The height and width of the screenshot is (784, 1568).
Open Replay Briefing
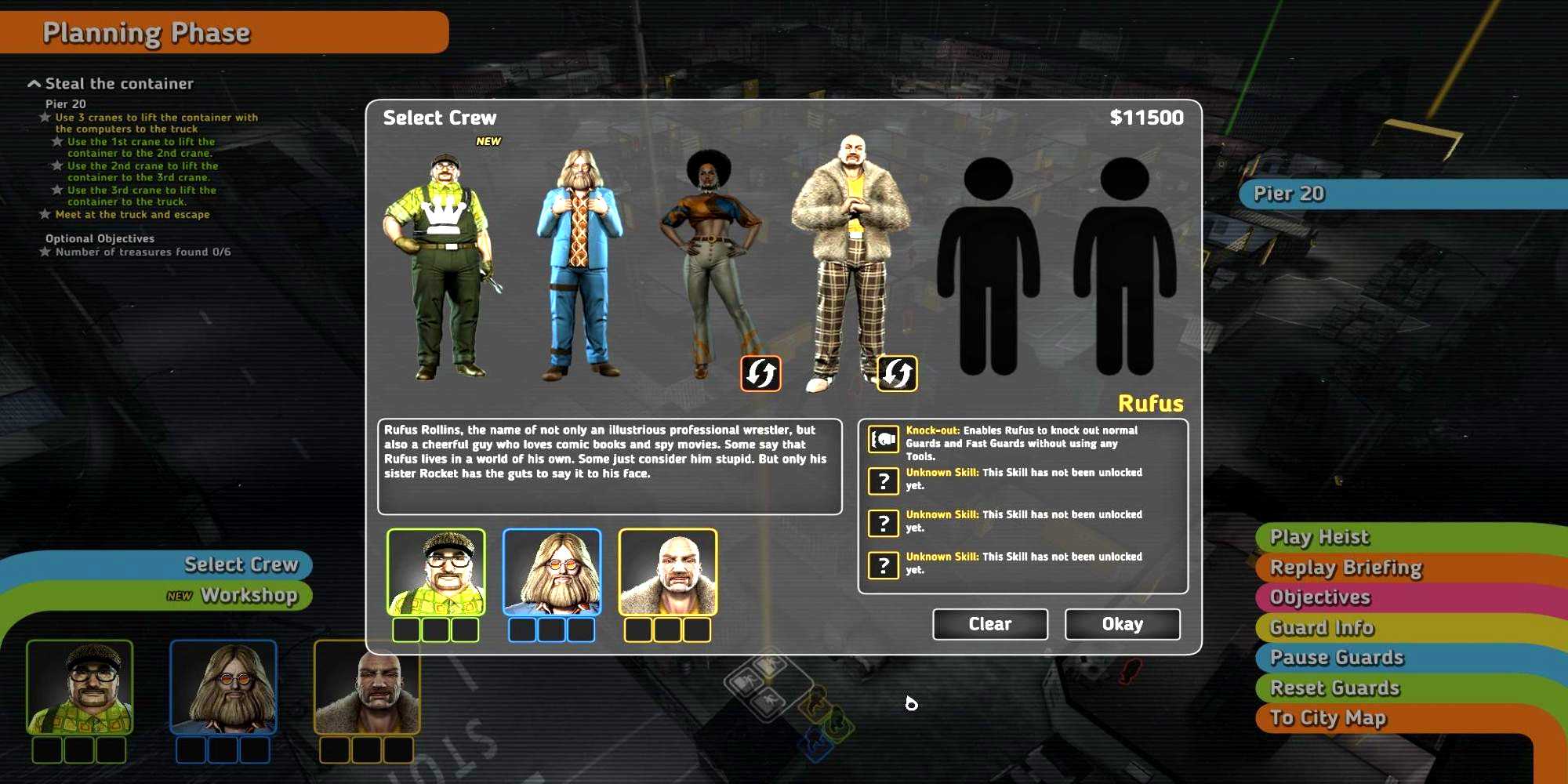1345,568
